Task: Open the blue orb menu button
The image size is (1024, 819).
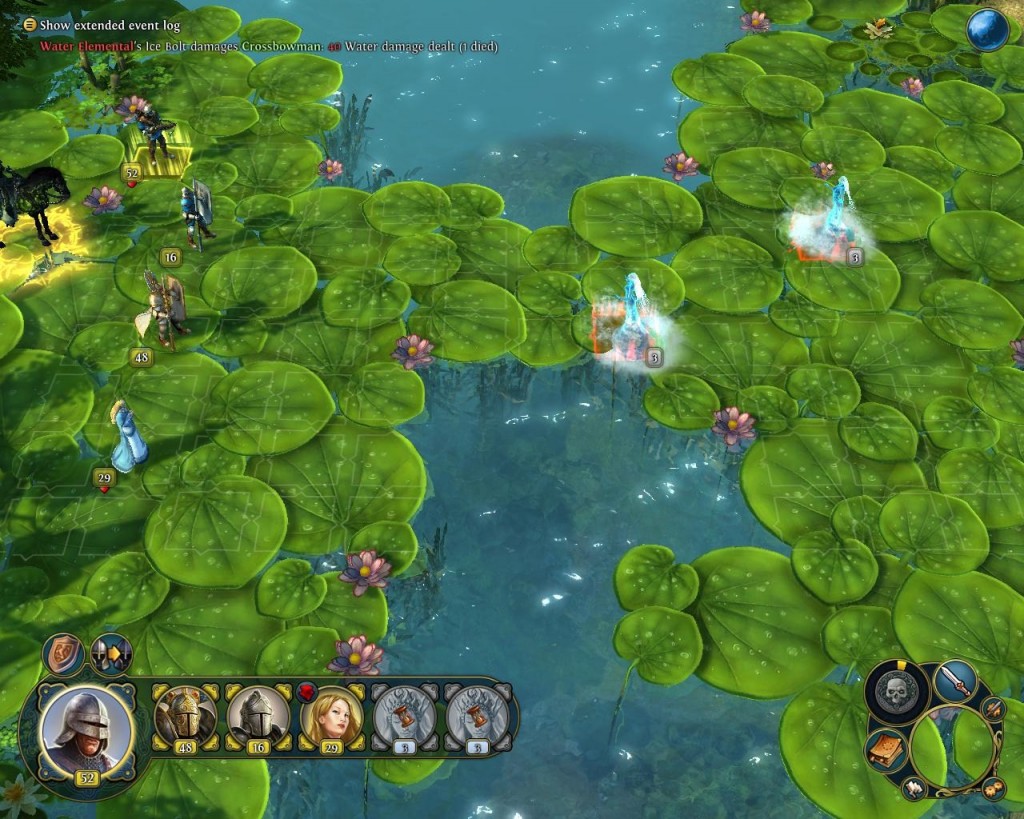Action: click(x=987, y=30)
